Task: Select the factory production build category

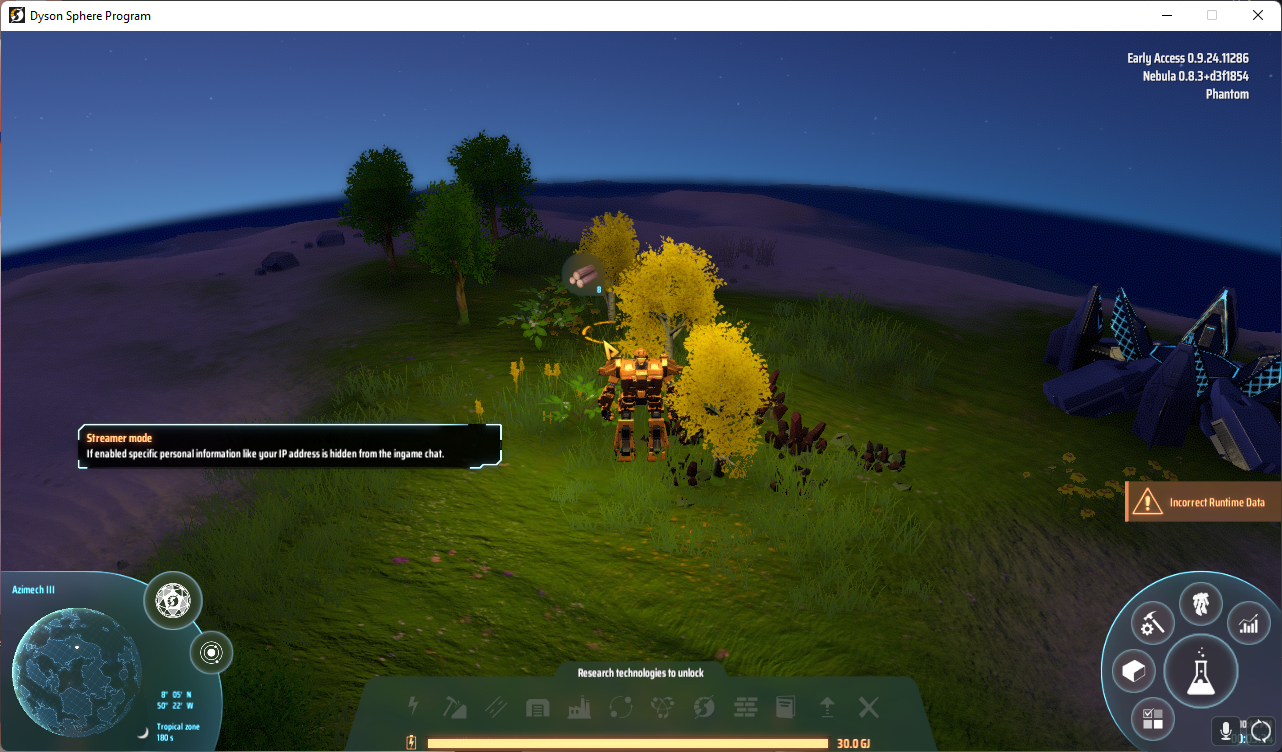Action: coord(578,708)
